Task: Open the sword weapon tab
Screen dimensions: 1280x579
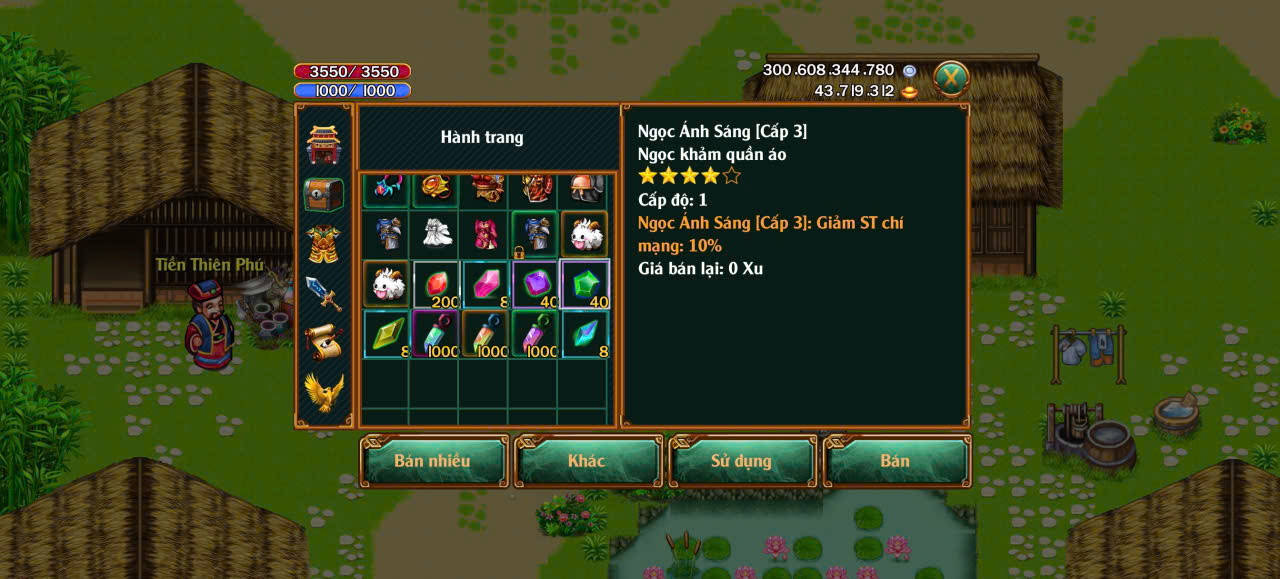Action: 323,293
